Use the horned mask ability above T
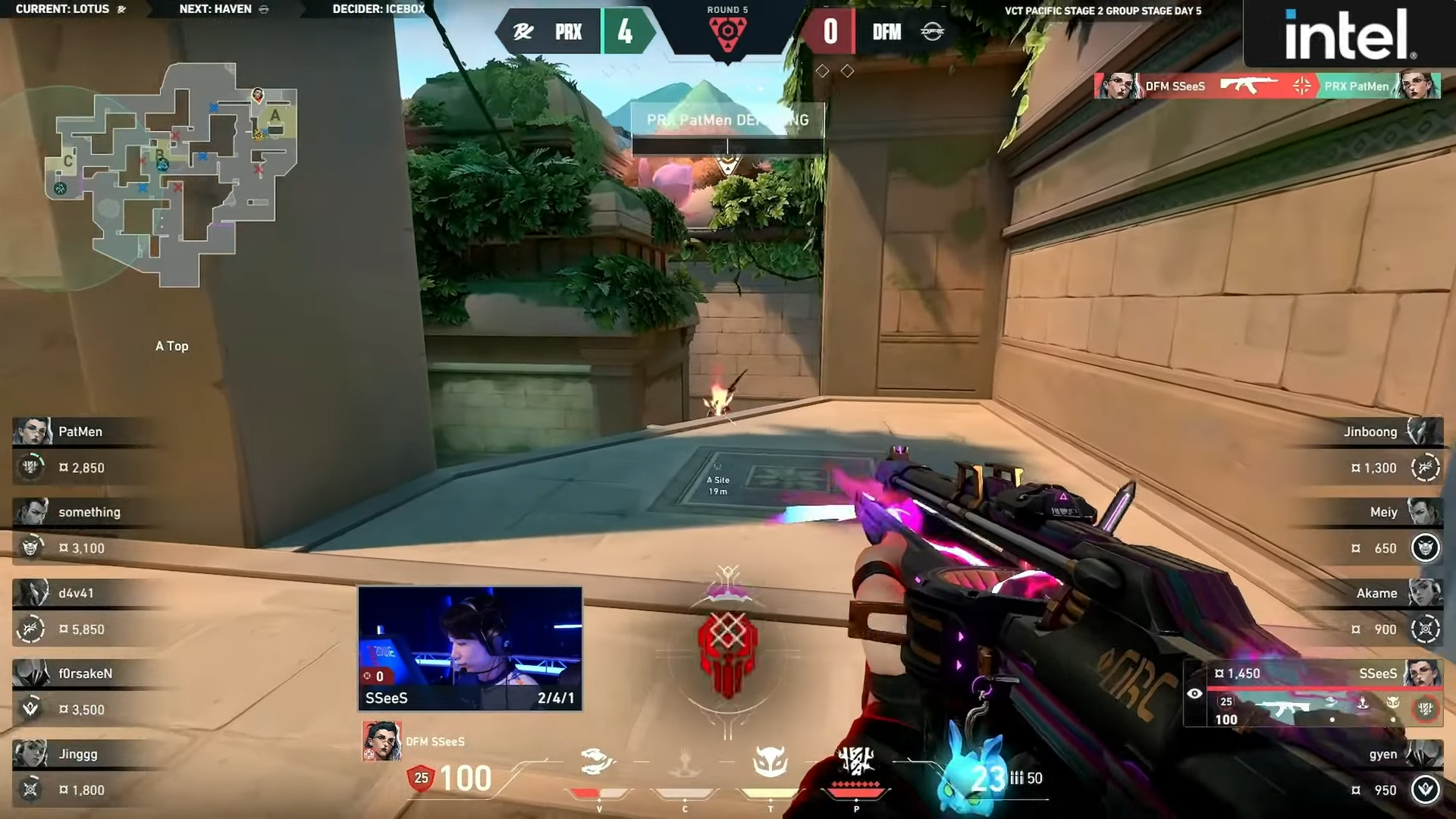This screenshot has height=819, width=1456. point(770,762)
